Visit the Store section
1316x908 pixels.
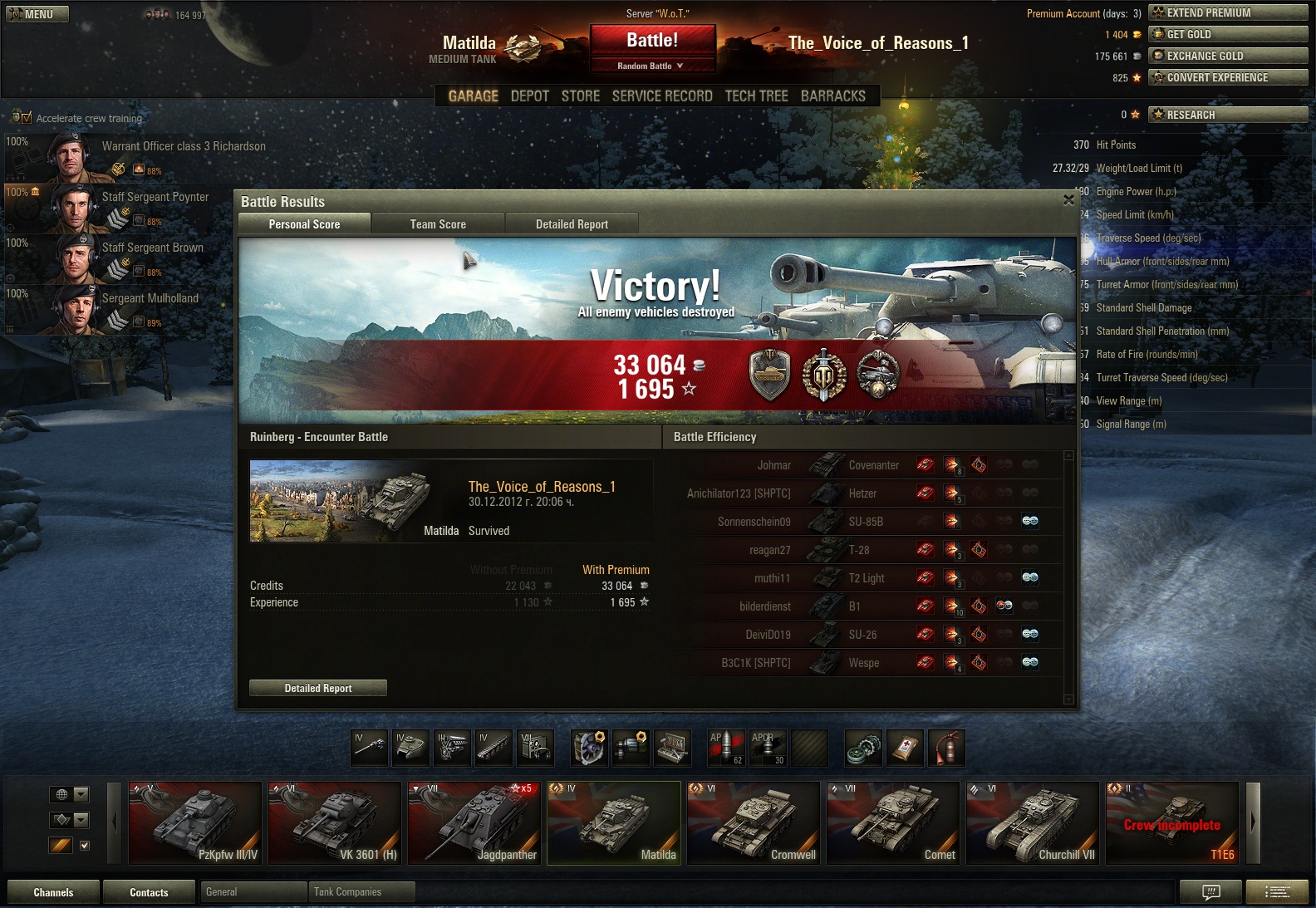tap(580, 96)
